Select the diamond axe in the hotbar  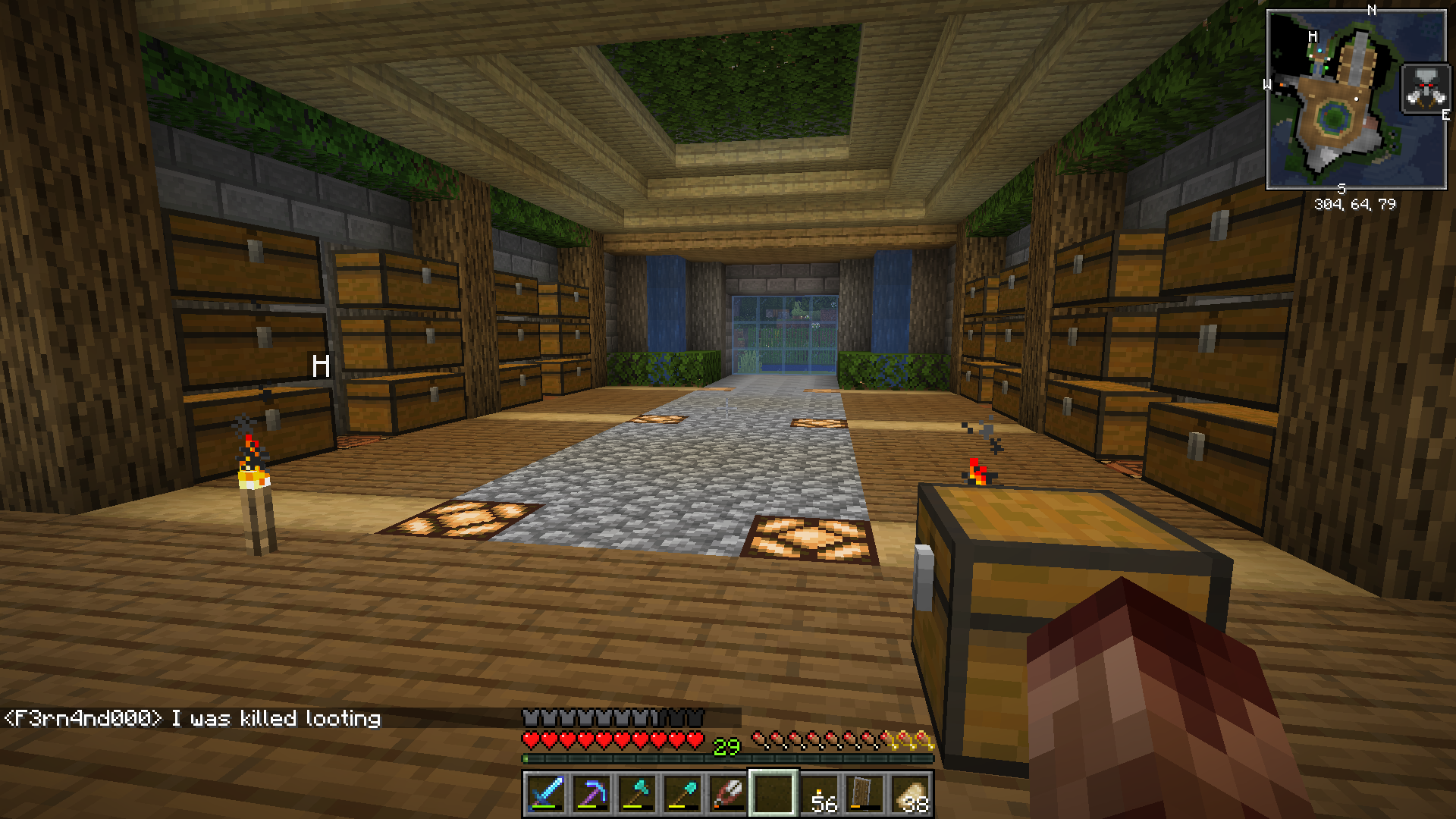tap(637, 793)
